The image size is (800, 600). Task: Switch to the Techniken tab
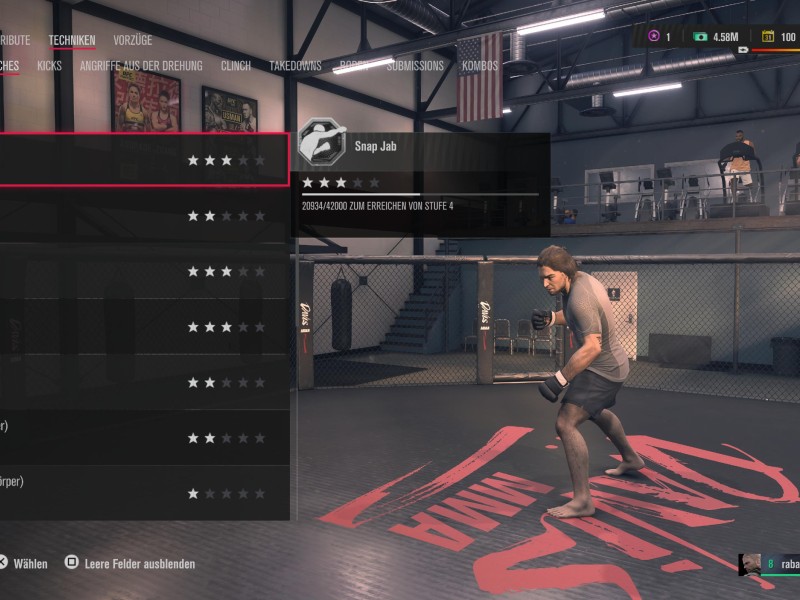(x=72, y=41)
